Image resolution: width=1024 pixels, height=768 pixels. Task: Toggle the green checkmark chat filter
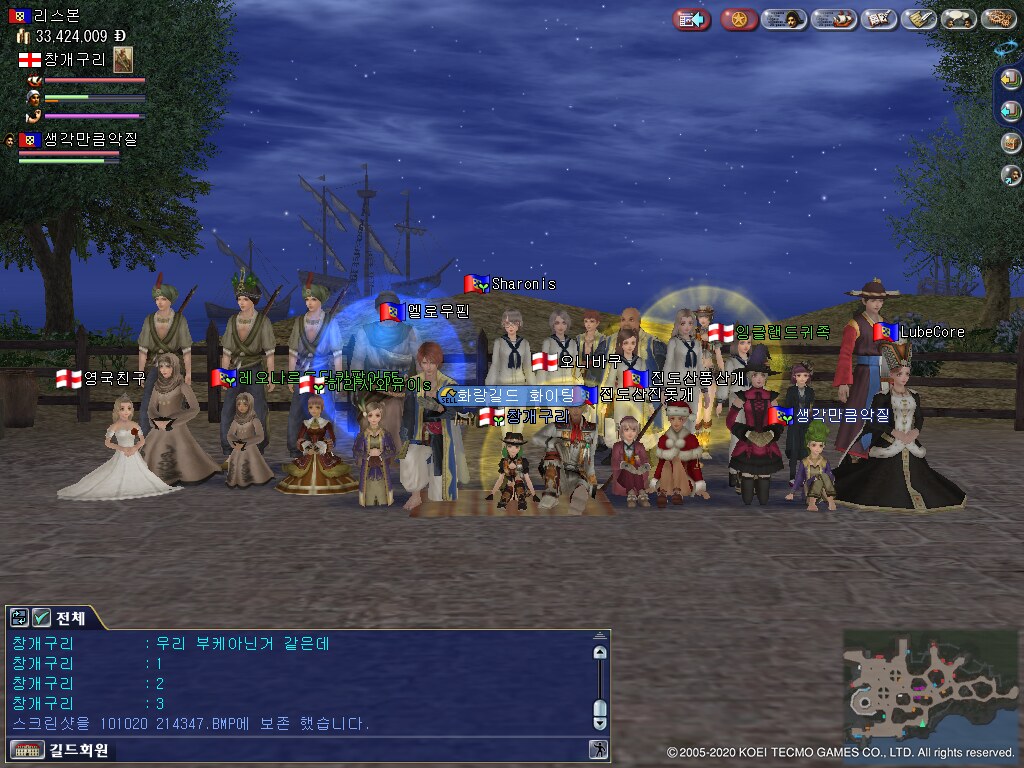41,618
